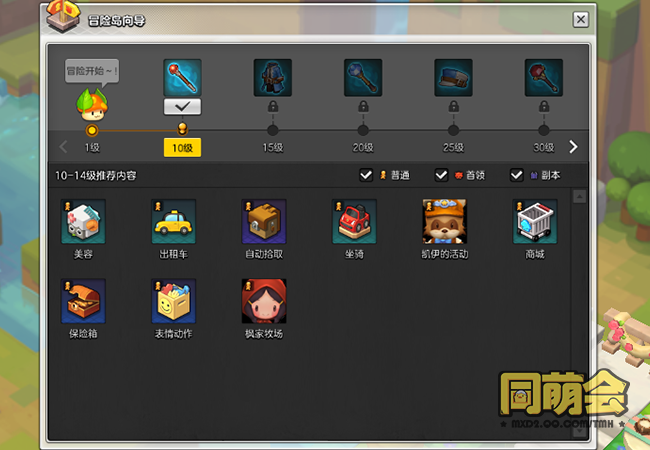Open the 美容 beauty guide entry
The height and width of the screenshot is (450, 650).
click(83, 222)
